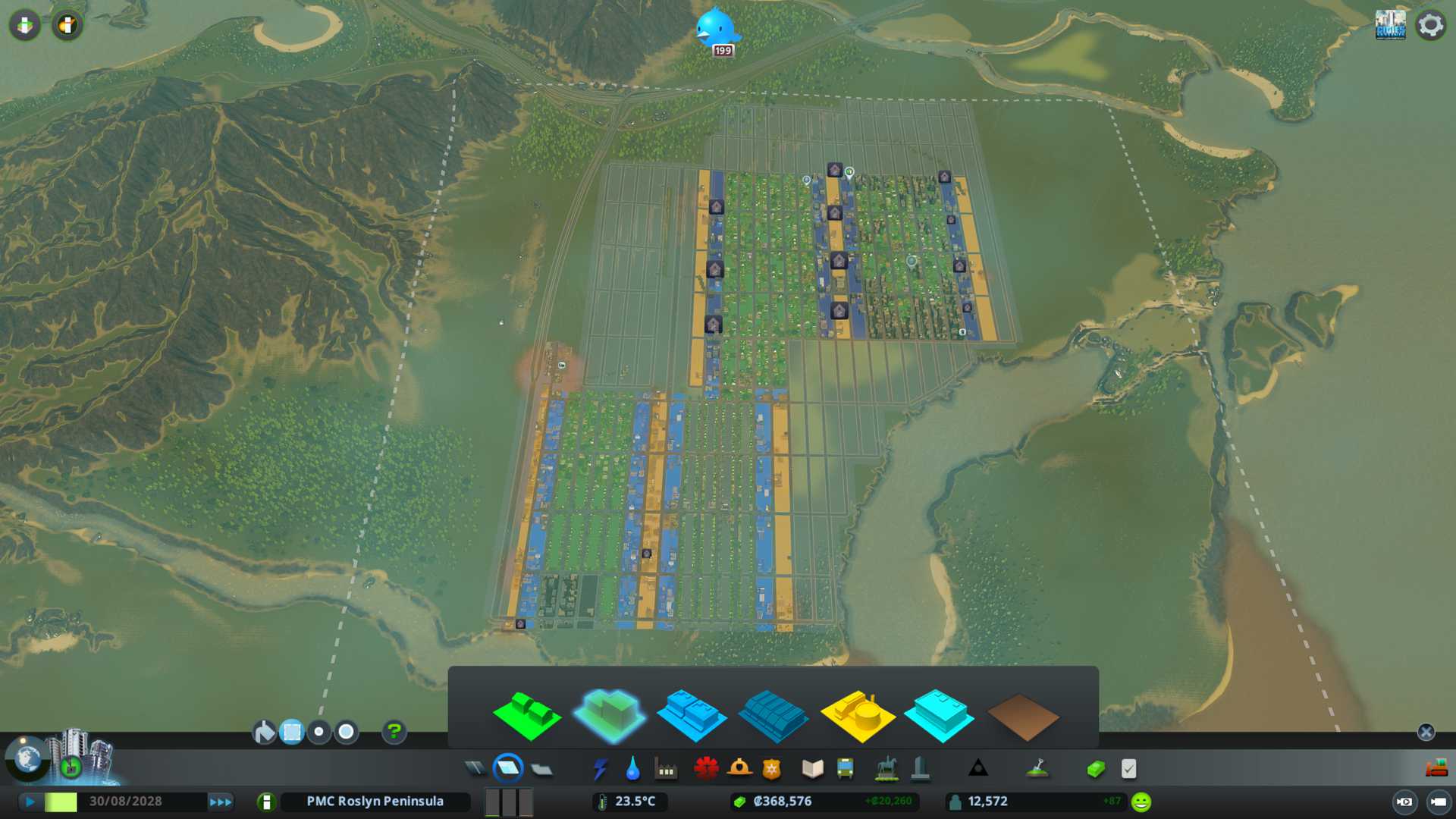Viewport: 1456px width, 819px height.
Task: Open the Economy money panel
Action: tap(1095, 769)
